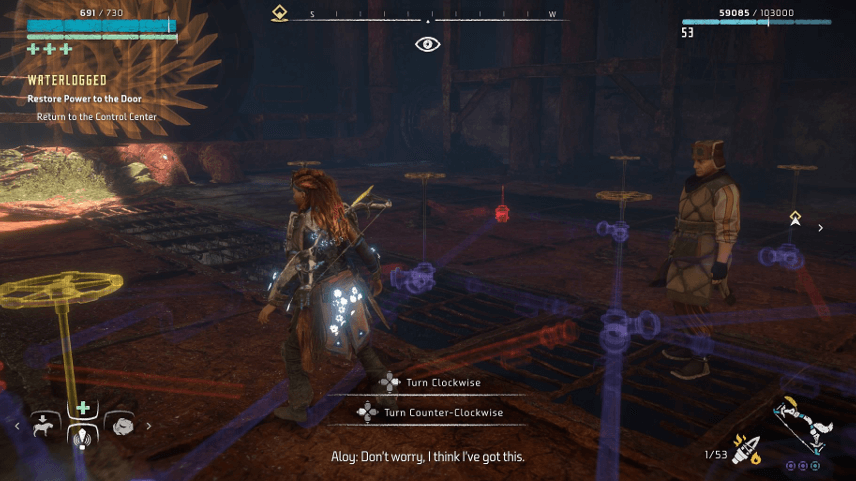Click the eye stealth visibility indicator
This screenshot has width=856, height=481.
click(x=428, y=44)
